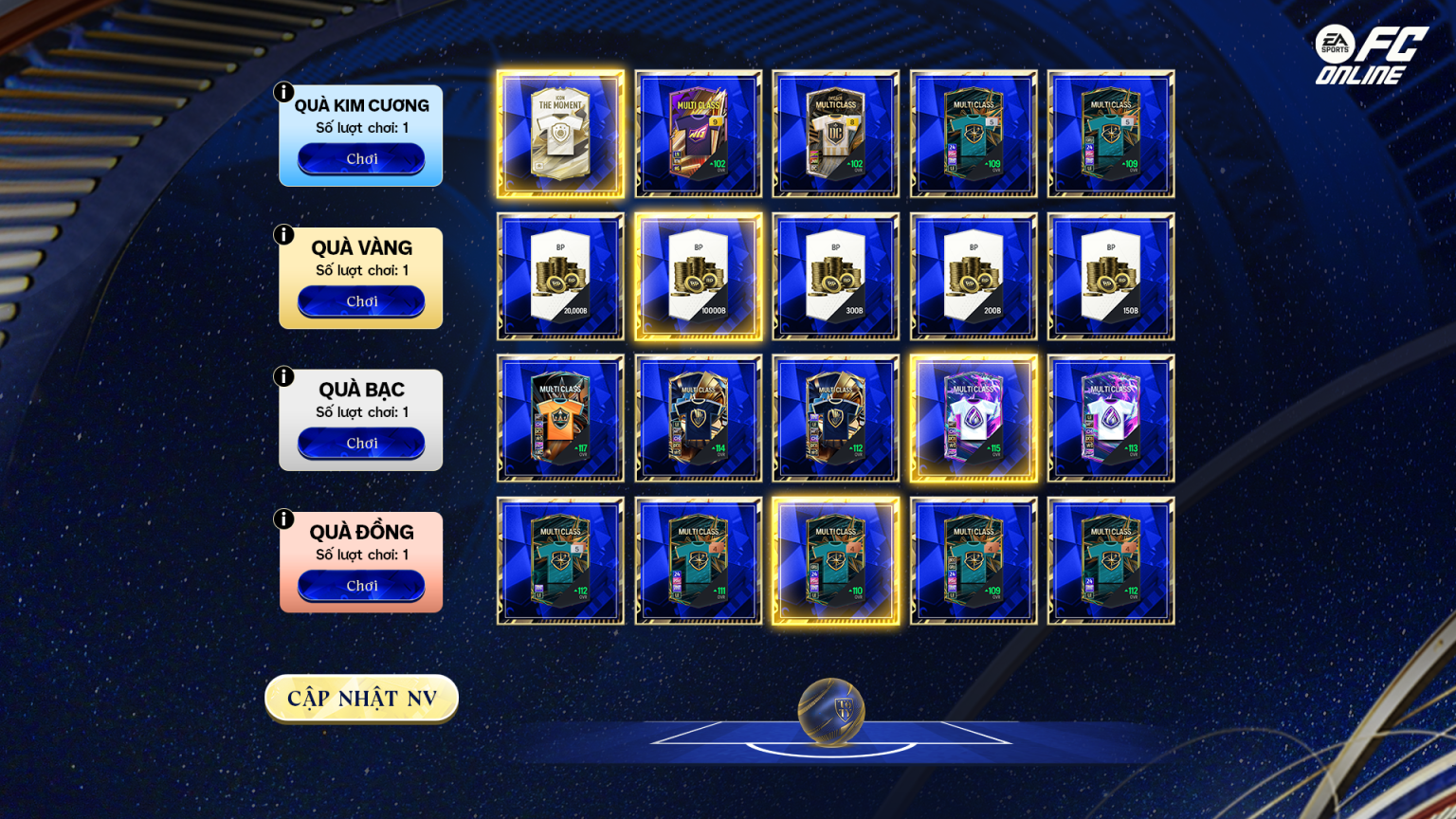This screenshot has width=1456, height=819.
Task: Select the +117 orange Multi Class jersey card
Action: 559,417
